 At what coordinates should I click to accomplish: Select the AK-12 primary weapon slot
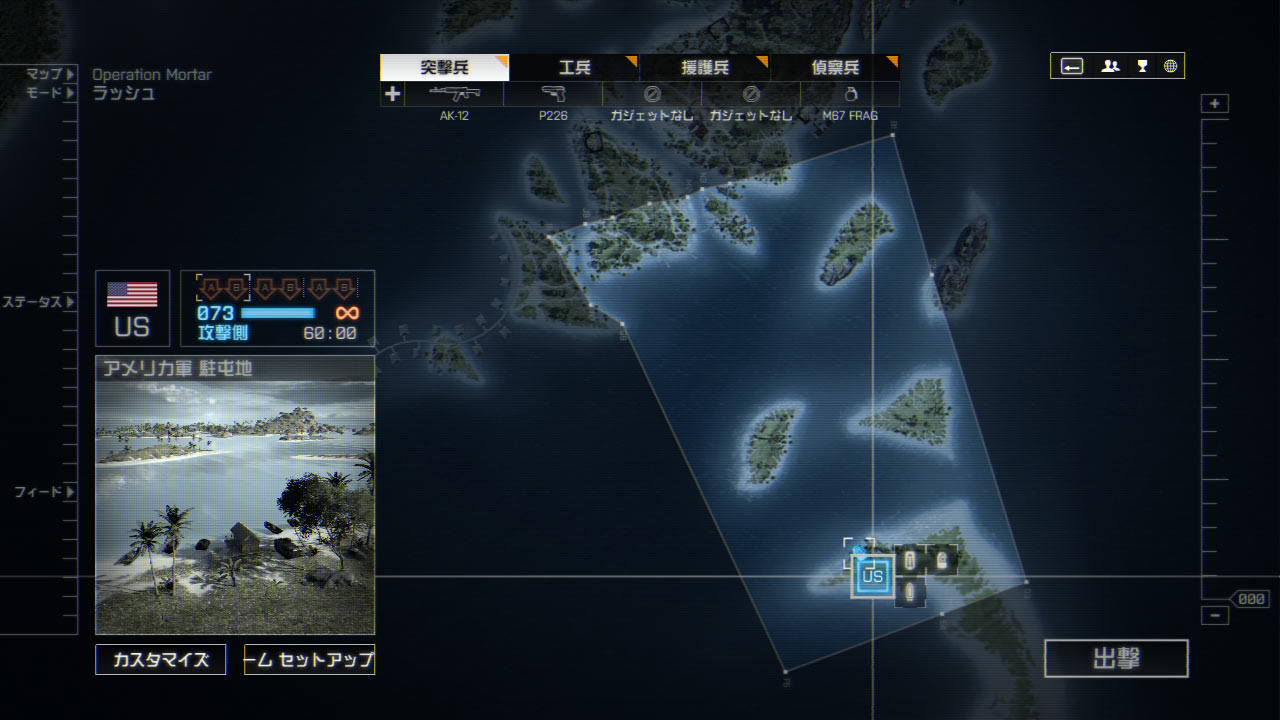(454, 94)
